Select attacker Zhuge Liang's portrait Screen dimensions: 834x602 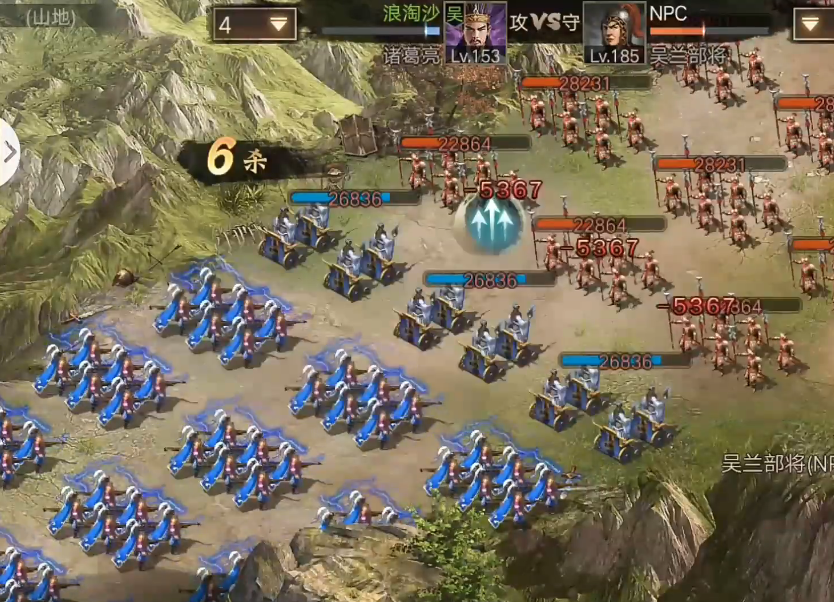pyautogui.click(x=475, y=32)
